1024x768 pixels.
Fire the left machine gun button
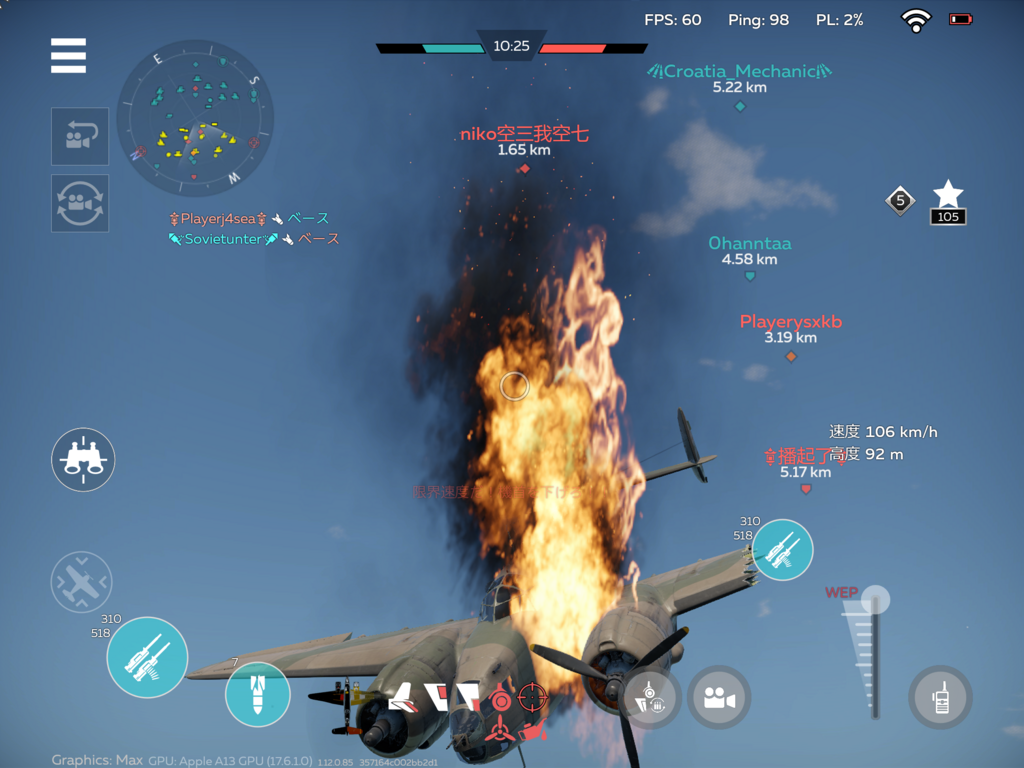(x=147, y=657)
